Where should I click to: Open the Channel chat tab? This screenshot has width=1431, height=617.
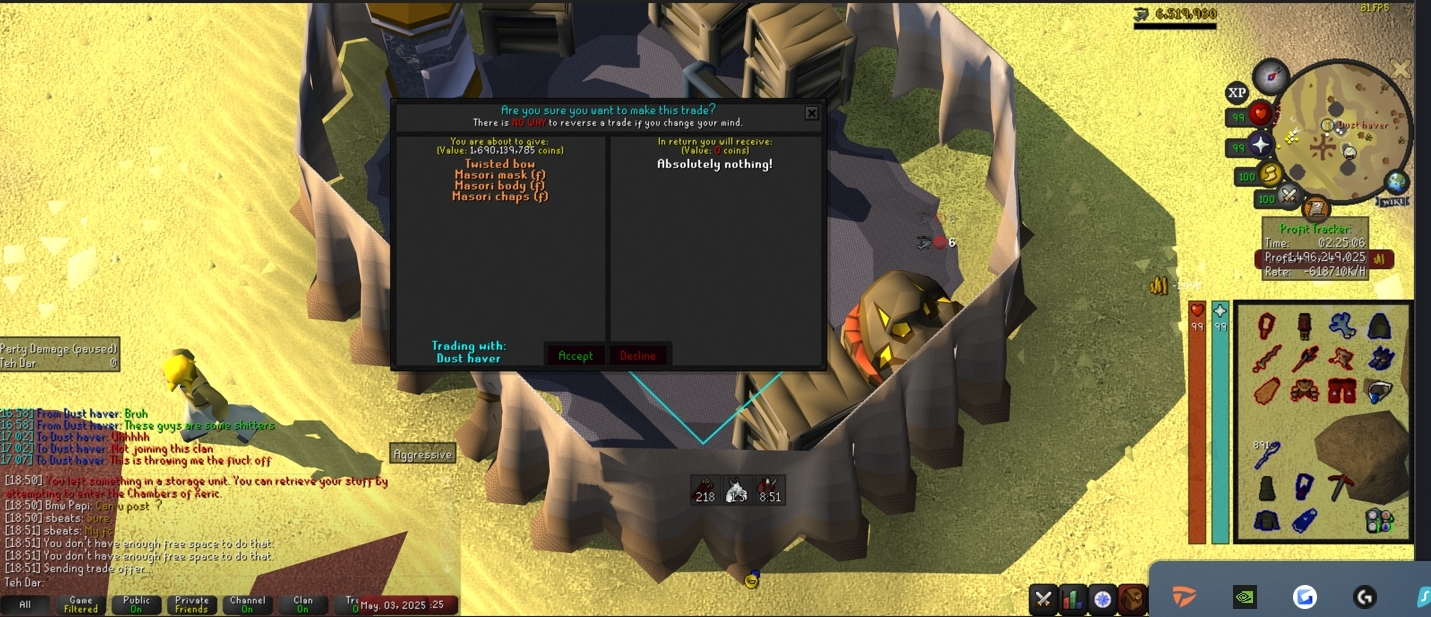(x=247, y=605)
